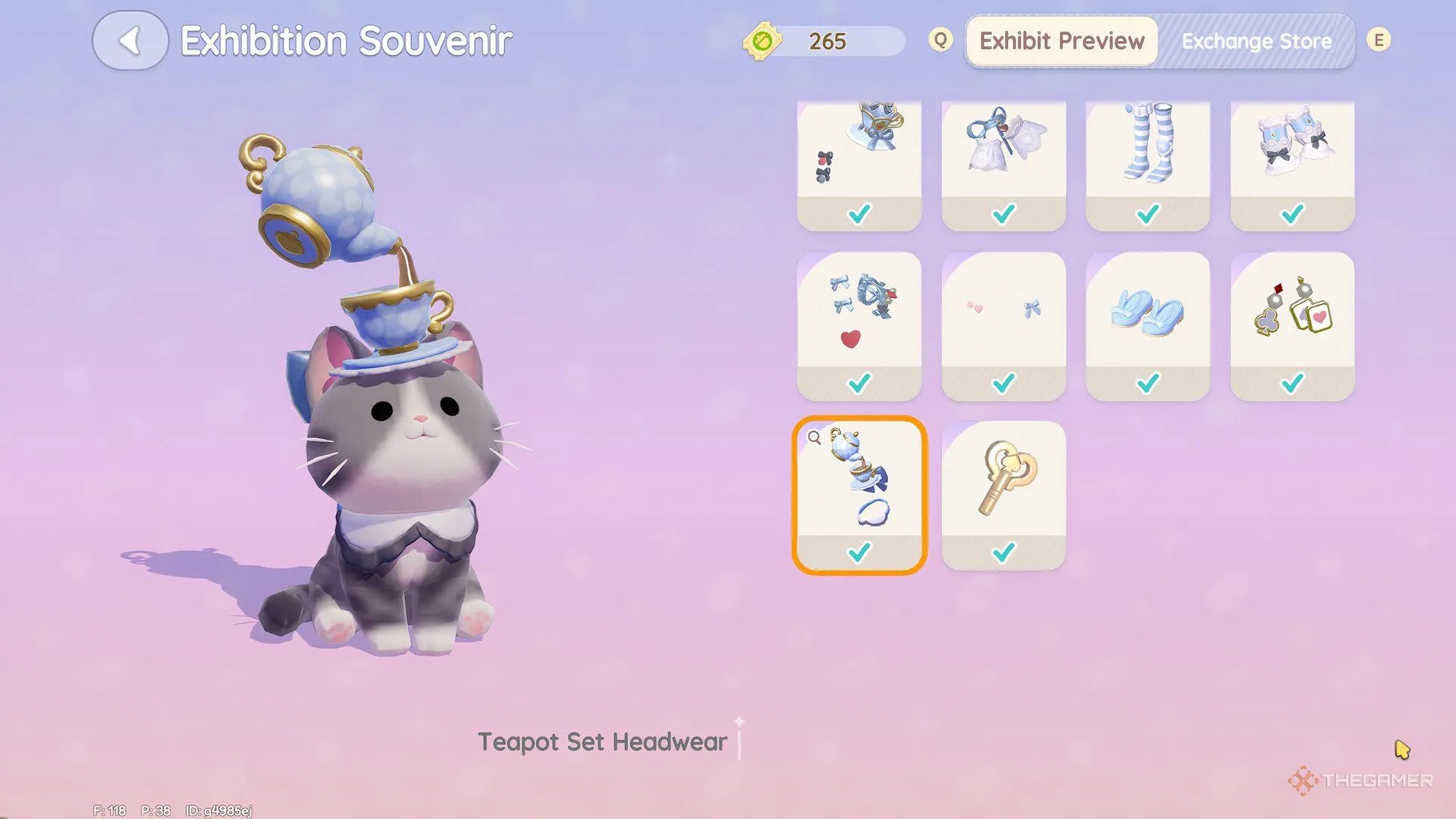This screenshot has width=1456, height=819.
Task: Open the Exchange Store tab
Action: (1256, 41)
